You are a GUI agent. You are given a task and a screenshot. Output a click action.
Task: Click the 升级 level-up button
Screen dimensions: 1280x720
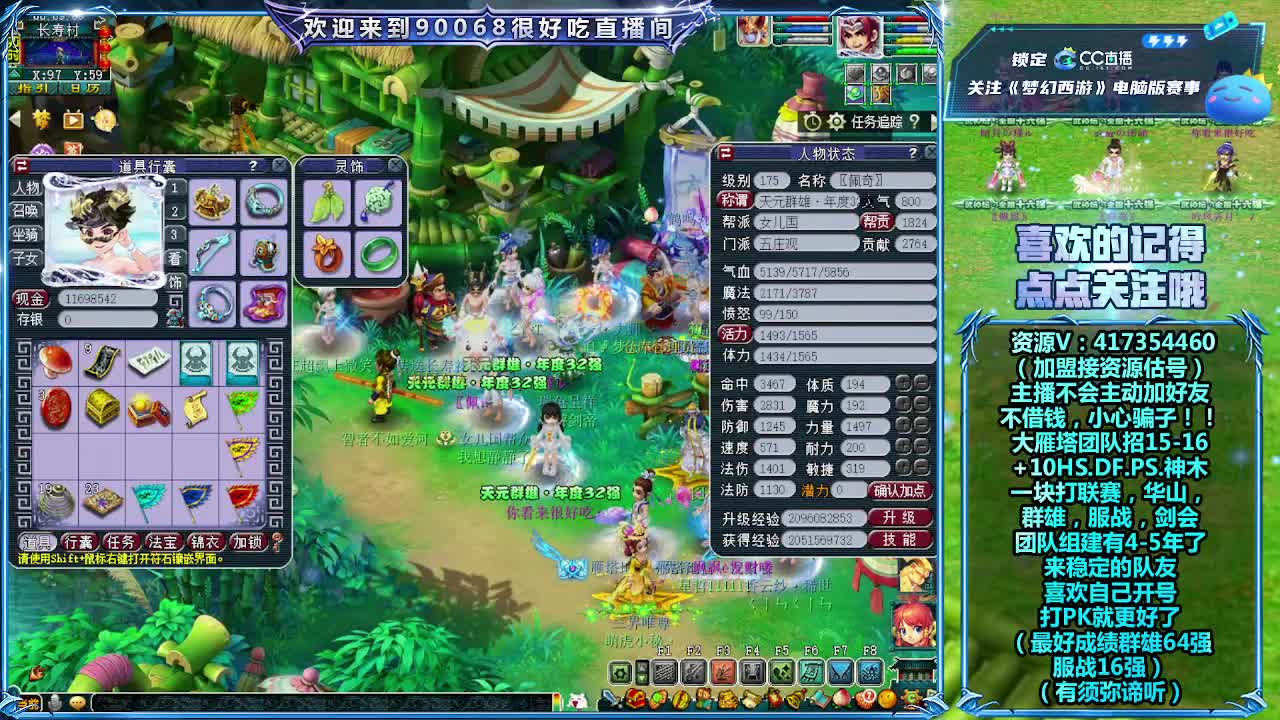(900, 517)
